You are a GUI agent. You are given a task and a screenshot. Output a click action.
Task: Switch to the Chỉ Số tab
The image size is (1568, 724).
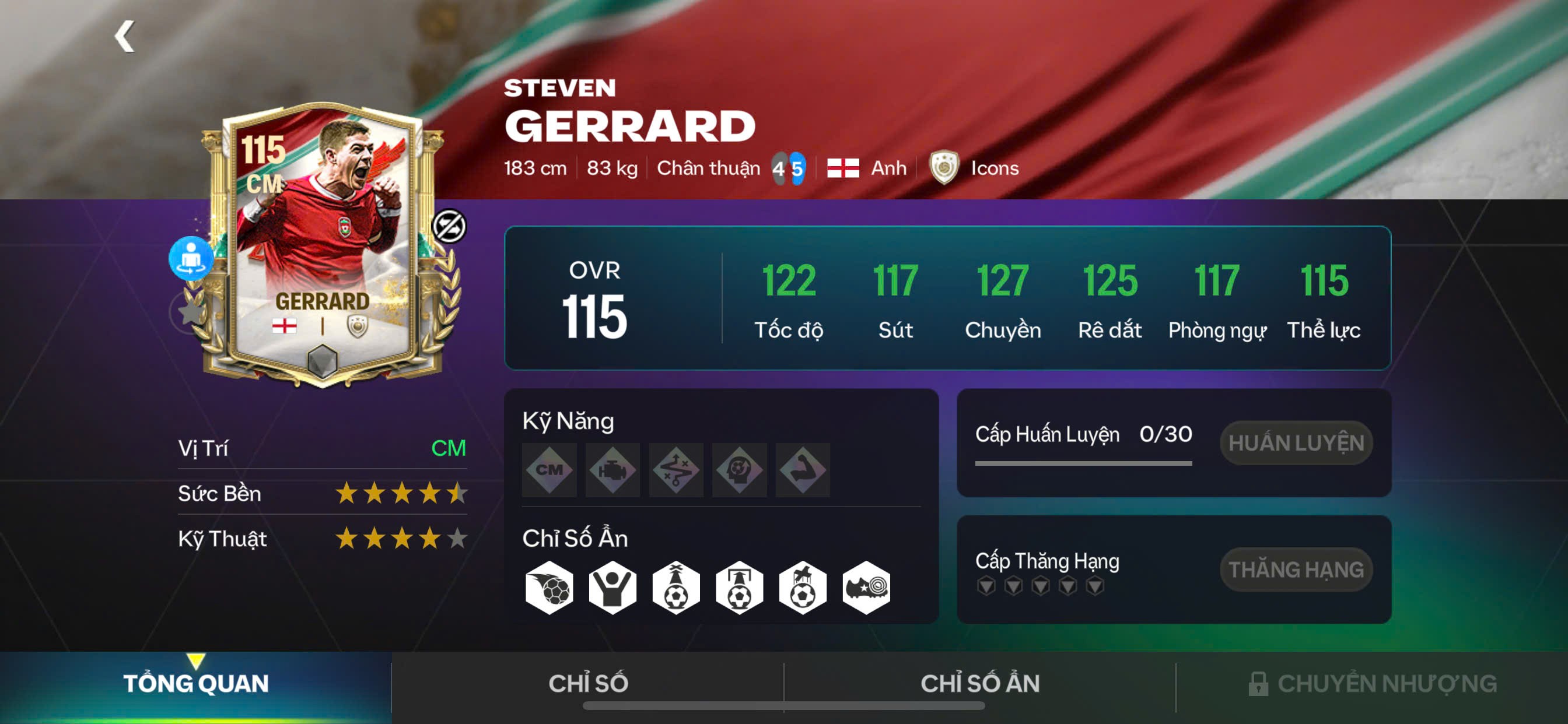[x=587, y=683]
